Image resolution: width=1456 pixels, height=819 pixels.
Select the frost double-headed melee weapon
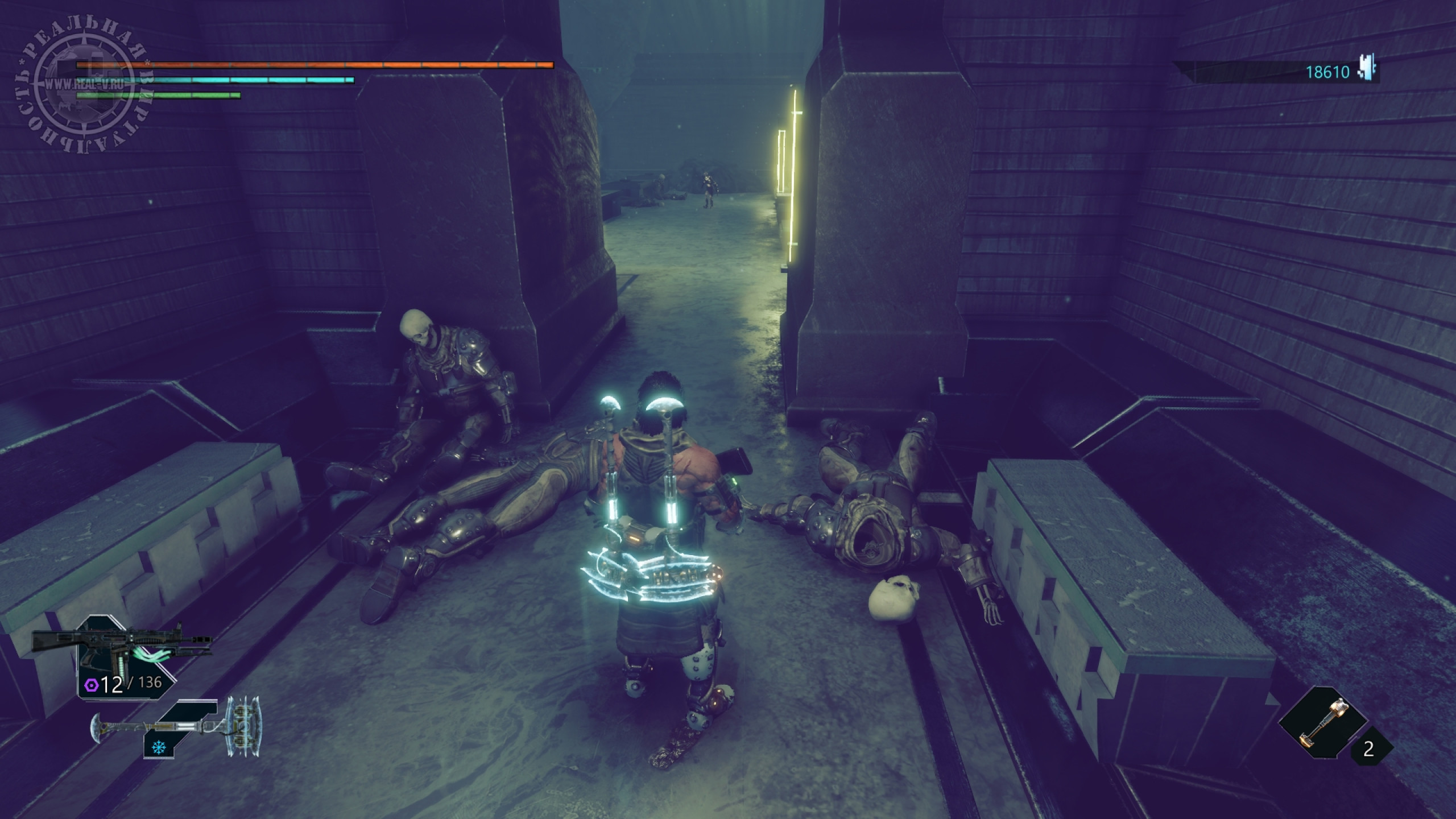(176, 727)
